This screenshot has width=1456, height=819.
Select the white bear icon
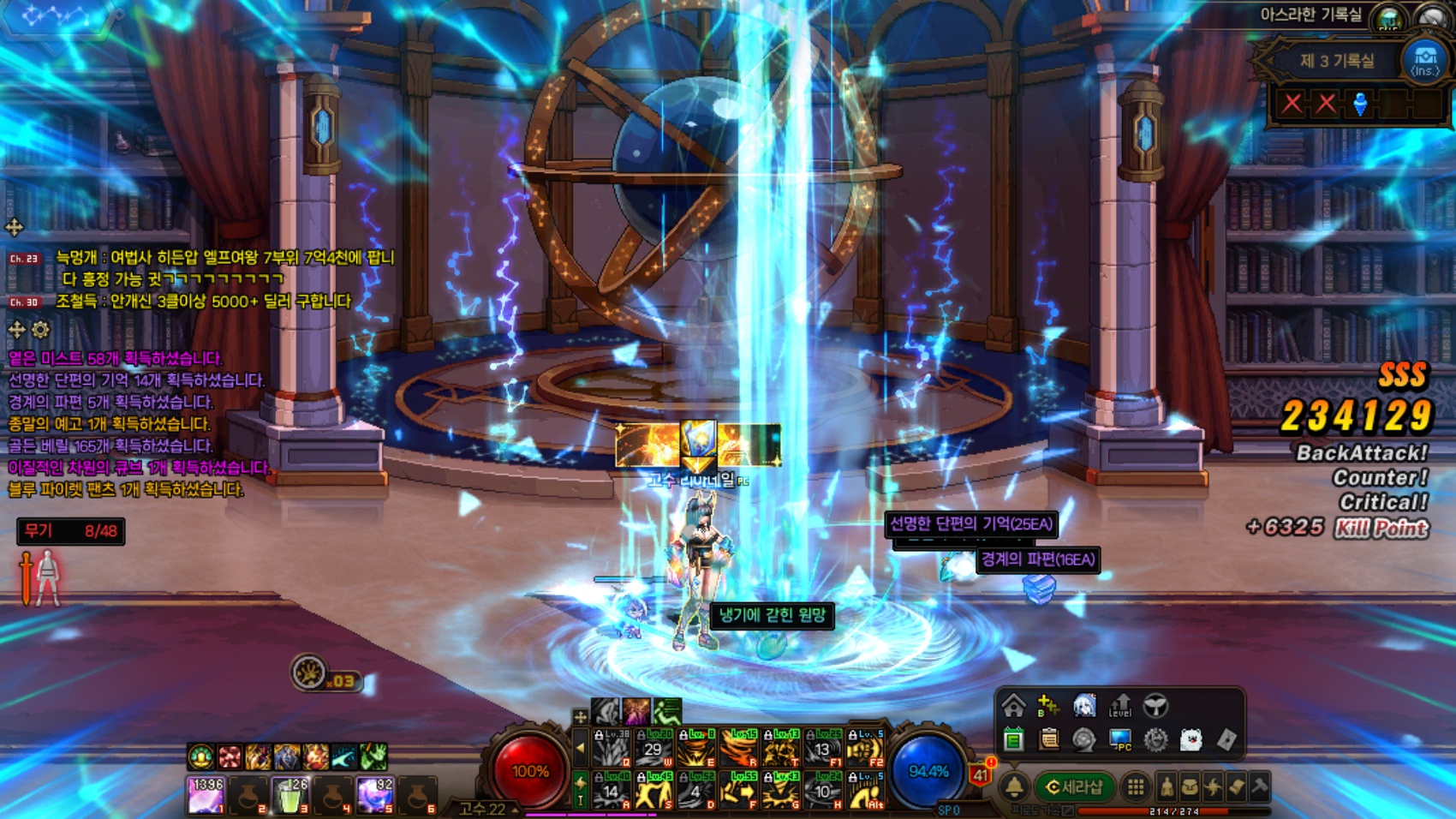click(x=1190, y=739)
